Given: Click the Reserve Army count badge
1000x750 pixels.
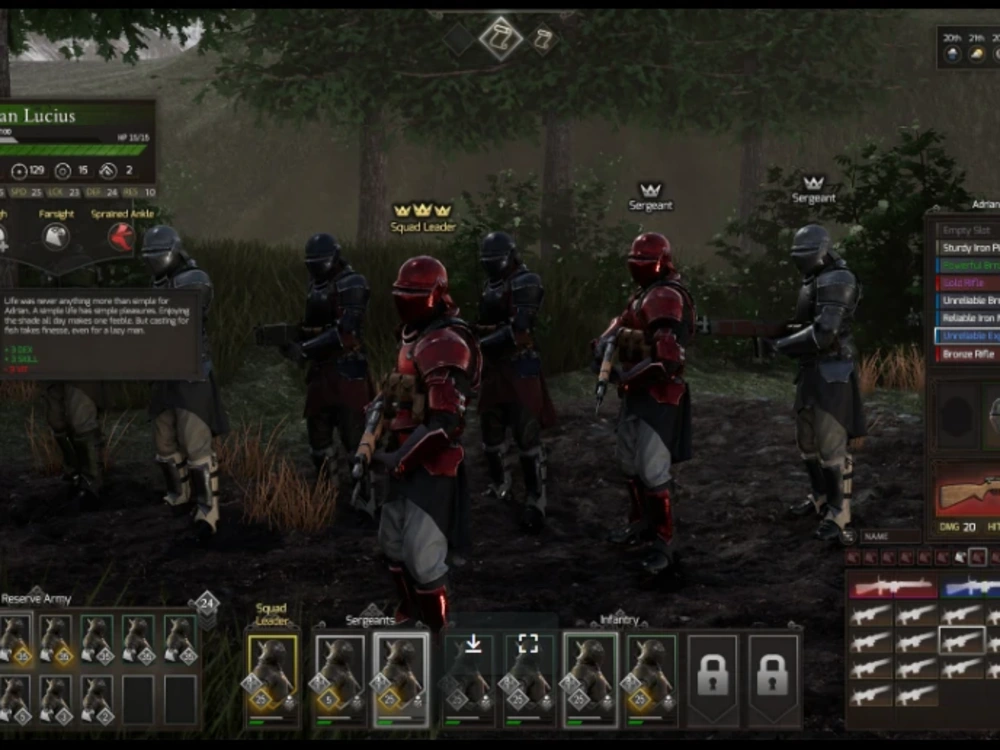Looking at the screenshot, I should point(206,603).
